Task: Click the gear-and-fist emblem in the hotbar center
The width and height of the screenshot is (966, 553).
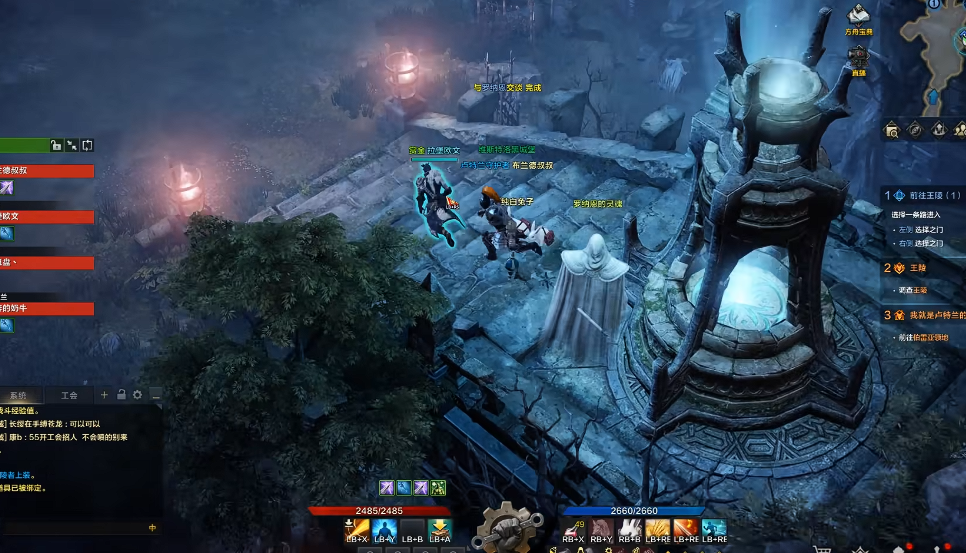Action: 507,527
